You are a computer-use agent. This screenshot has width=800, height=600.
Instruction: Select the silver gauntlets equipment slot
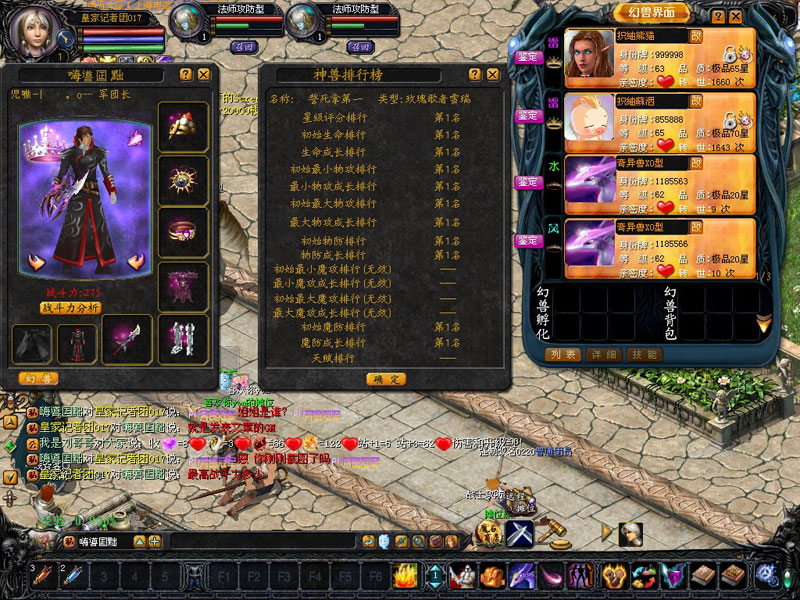pyautogui.click(x=182, y=340)
